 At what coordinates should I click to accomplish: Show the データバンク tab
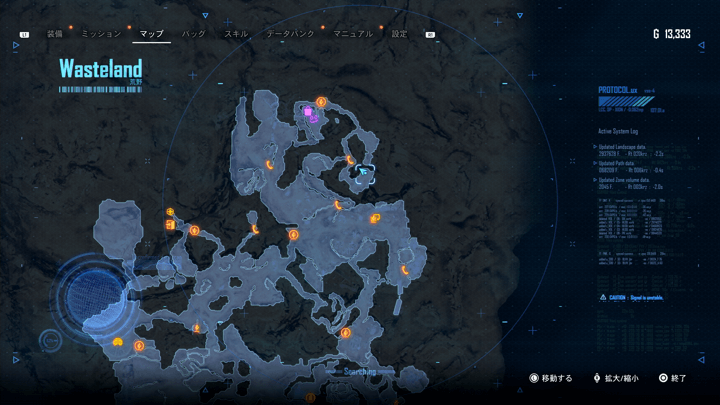point(289,34)
